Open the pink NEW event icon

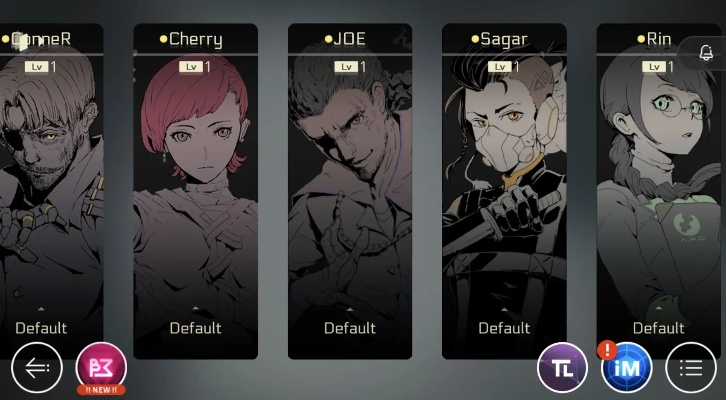(x=101, y=366)
